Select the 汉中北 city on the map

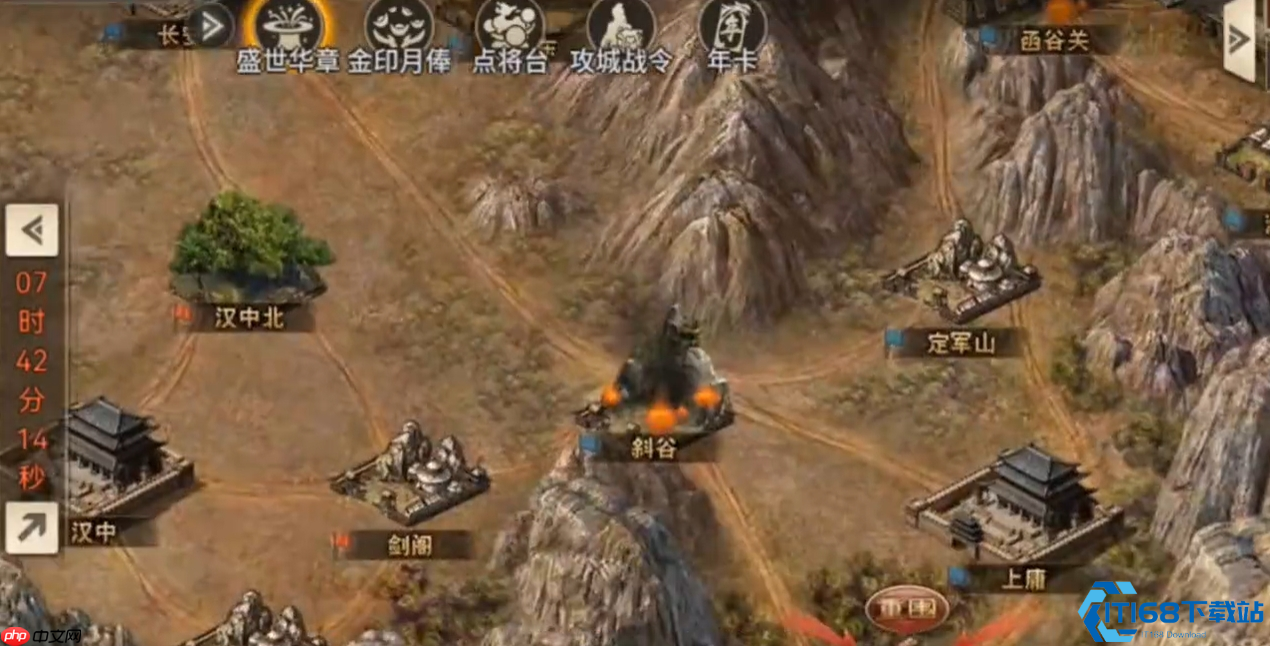(x=250, y=250)
